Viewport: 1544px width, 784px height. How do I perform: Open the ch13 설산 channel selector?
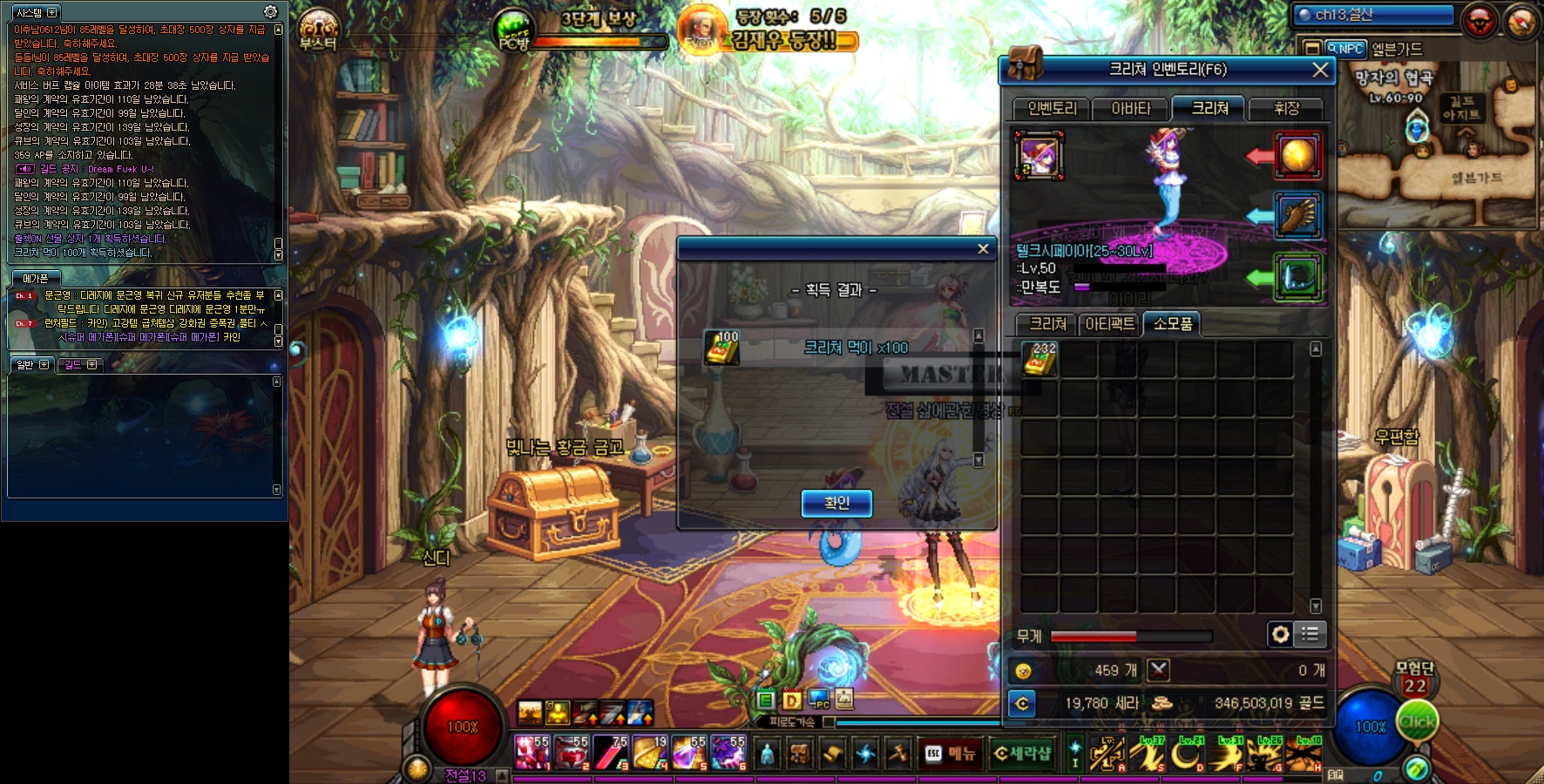(1374, 15)
